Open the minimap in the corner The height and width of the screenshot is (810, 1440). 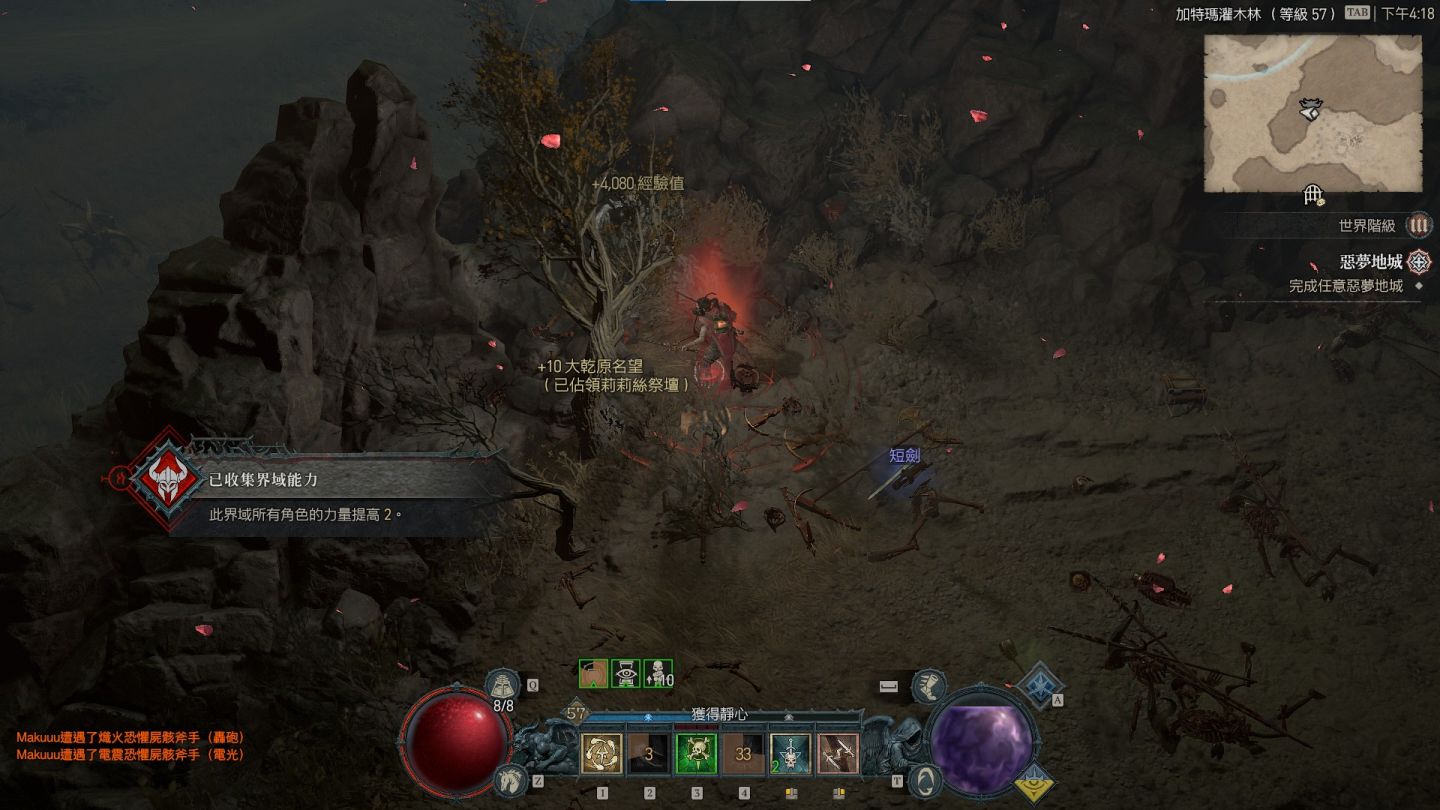(1312, 113)
